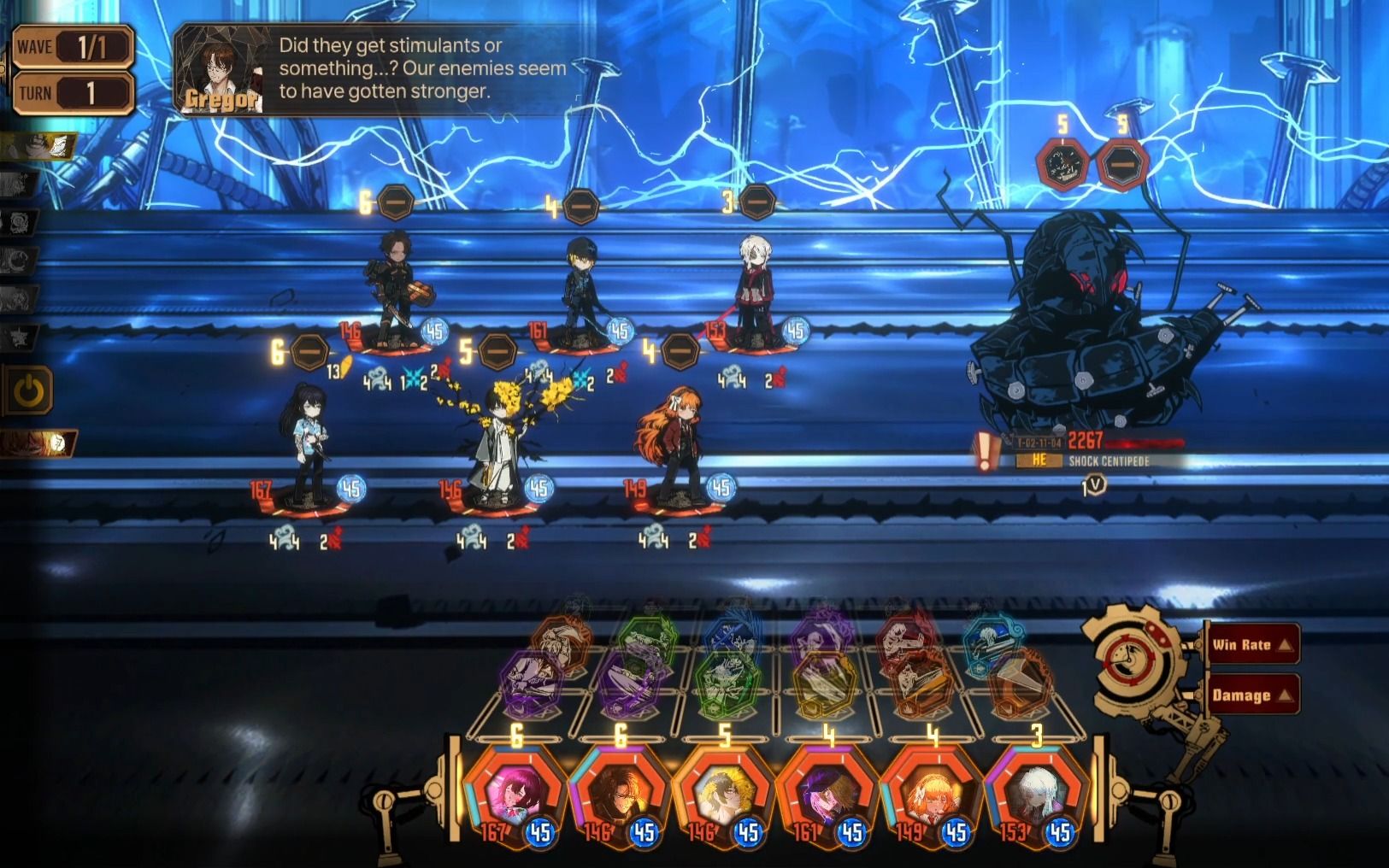Click the yellow power button on left
The height and width of the screenshot is (868, 1389).
(x=29, y=391)
